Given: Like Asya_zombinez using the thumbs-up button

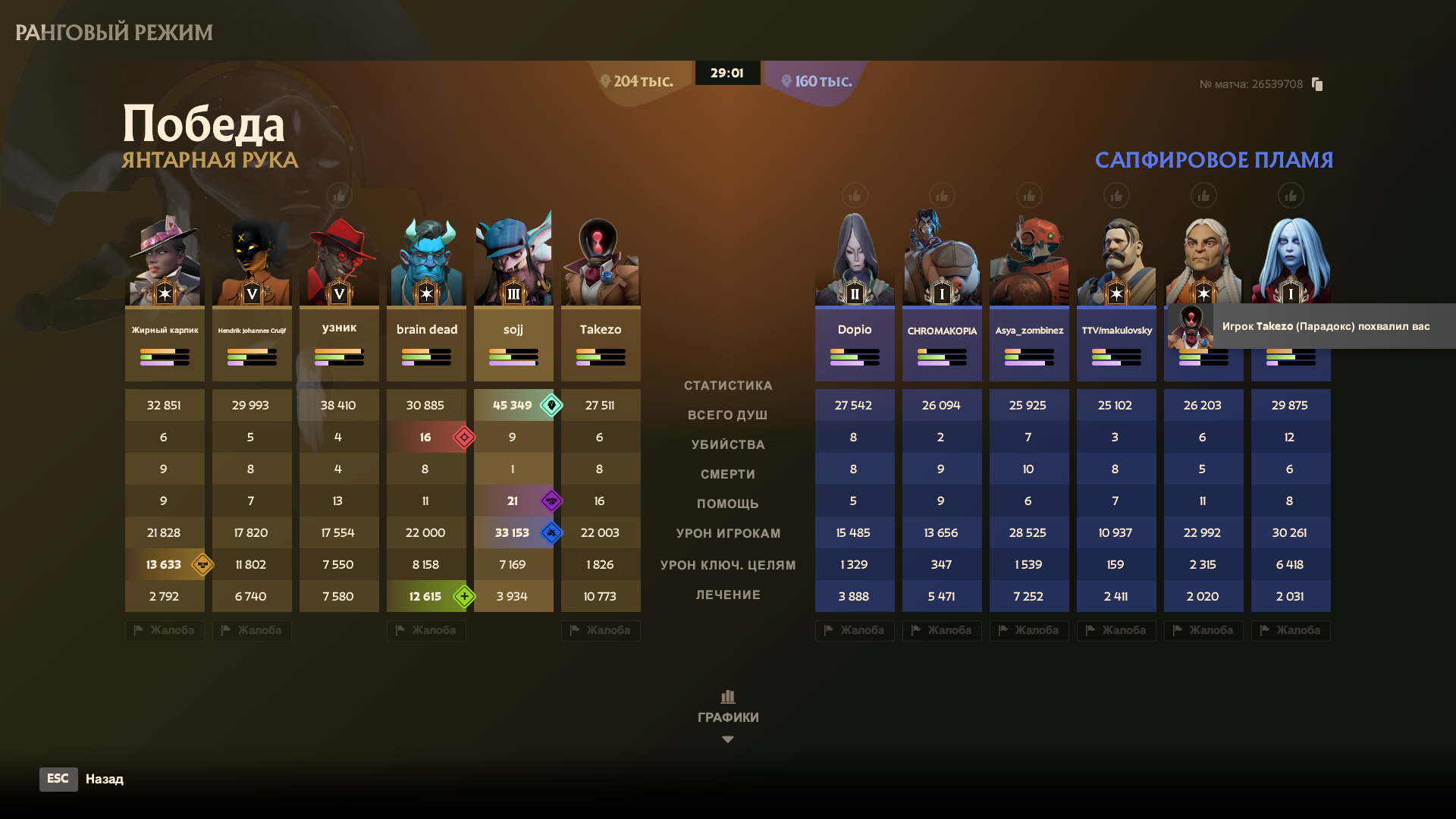Looking at the screenshot, I should (x=1029, y=196).
